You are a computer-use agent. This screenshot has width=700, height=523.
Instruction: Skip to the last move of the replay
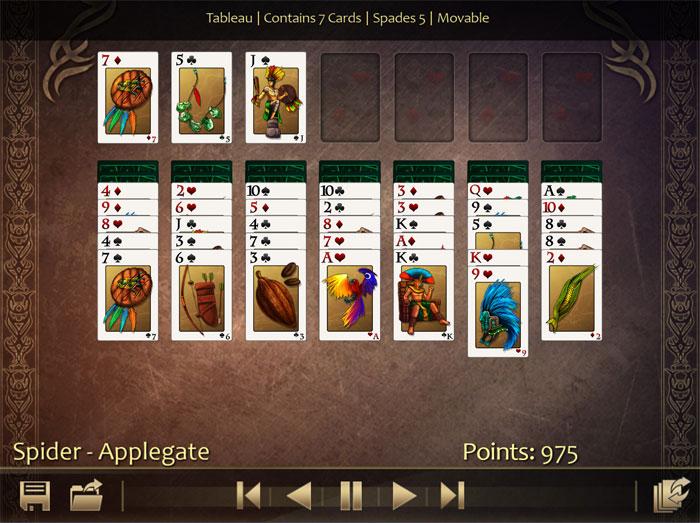click(x=453, y=495)
